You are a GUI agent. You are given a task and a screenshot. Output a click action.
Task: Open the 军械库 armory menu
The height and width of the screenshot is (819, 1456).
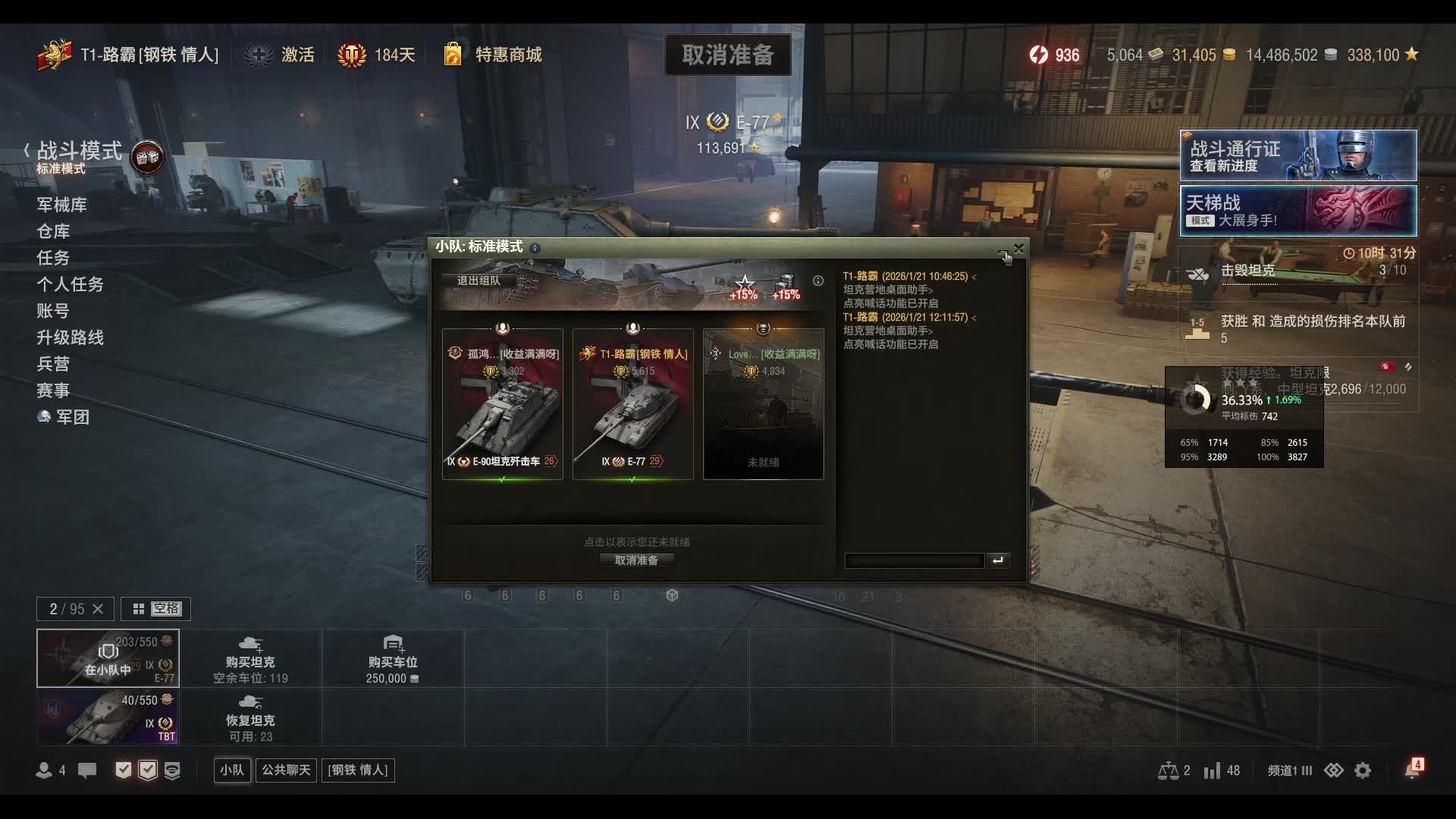coord(61,205)
